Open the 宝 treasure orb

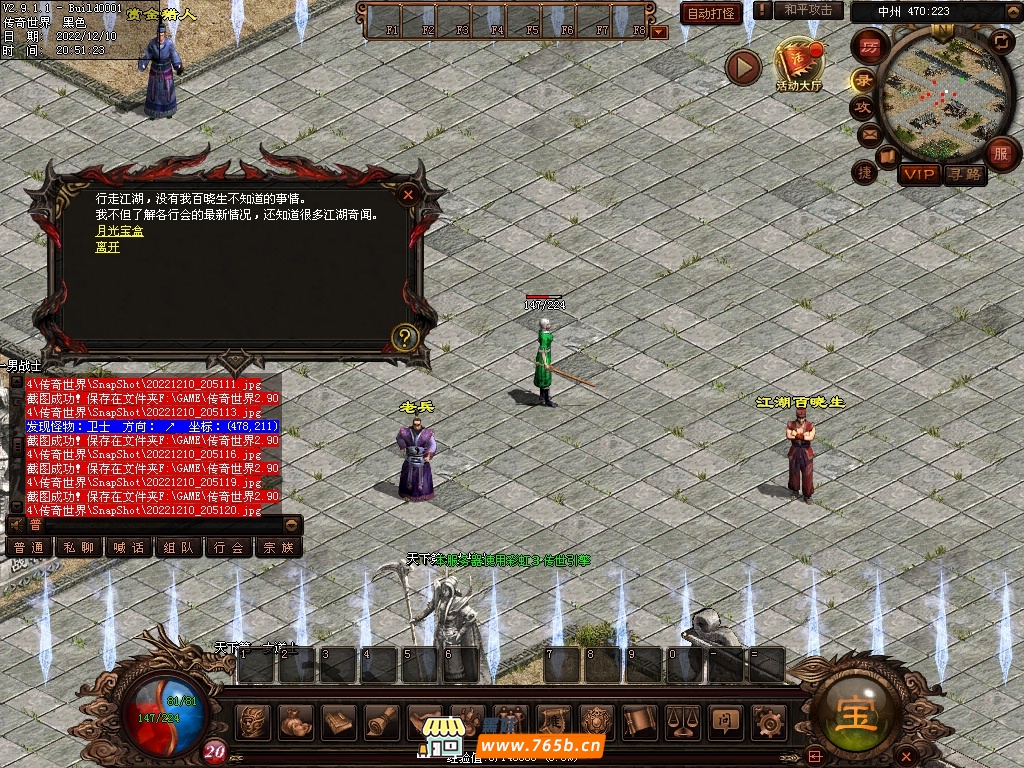865,716
